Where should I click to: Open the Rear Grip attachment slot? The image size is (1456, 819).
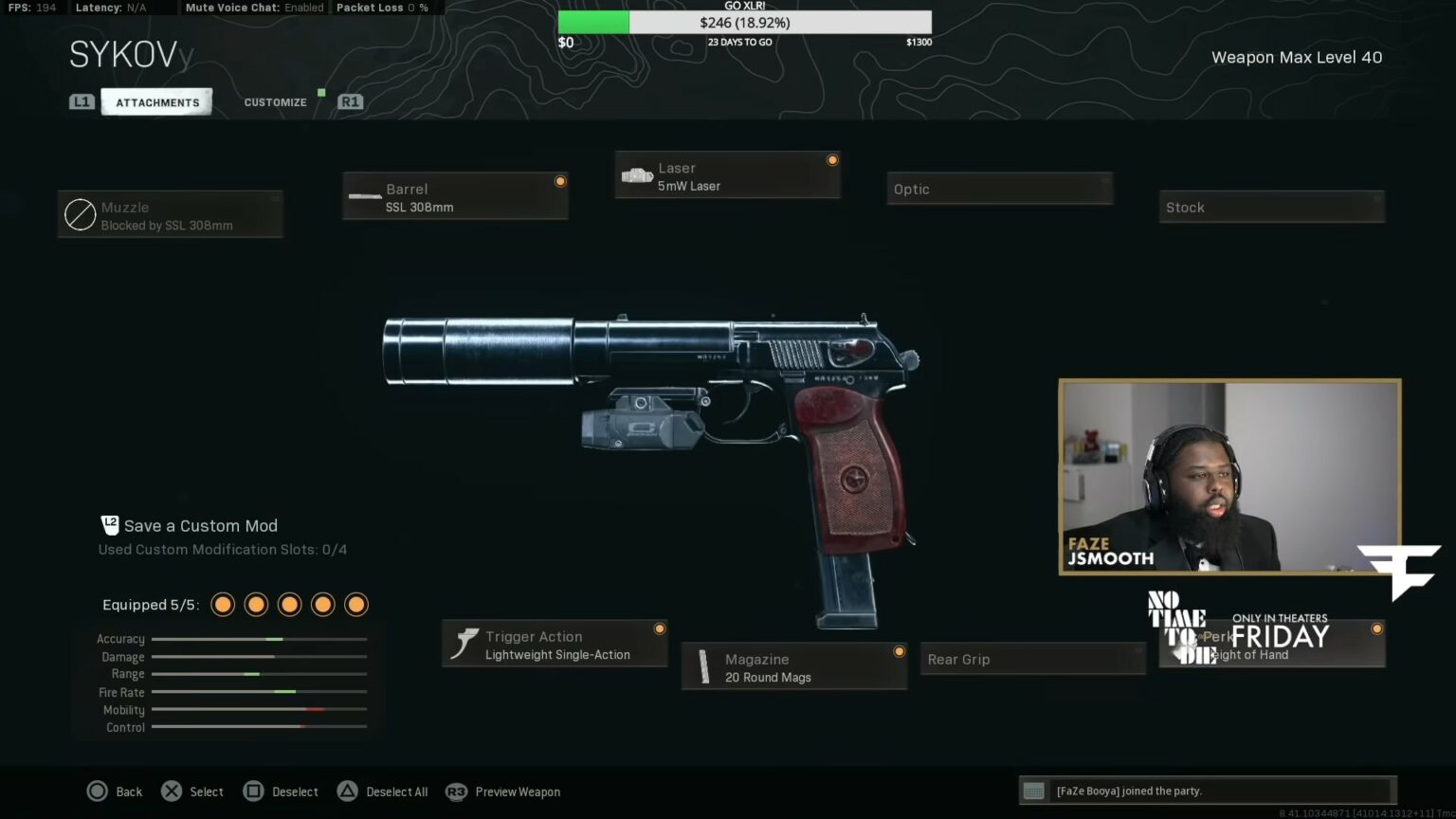pos(1032,659)
